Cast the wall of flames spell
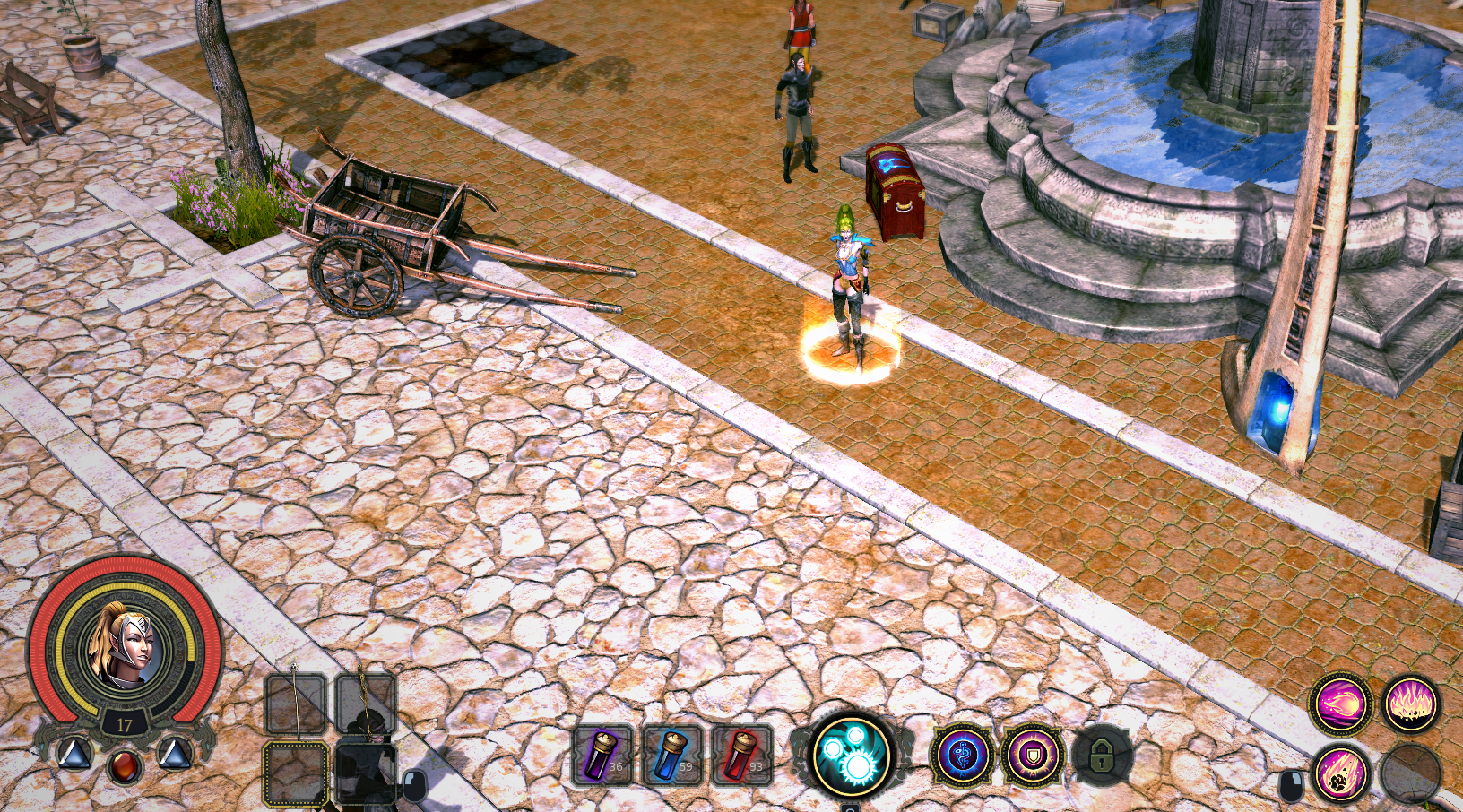 pos(1410,704)
